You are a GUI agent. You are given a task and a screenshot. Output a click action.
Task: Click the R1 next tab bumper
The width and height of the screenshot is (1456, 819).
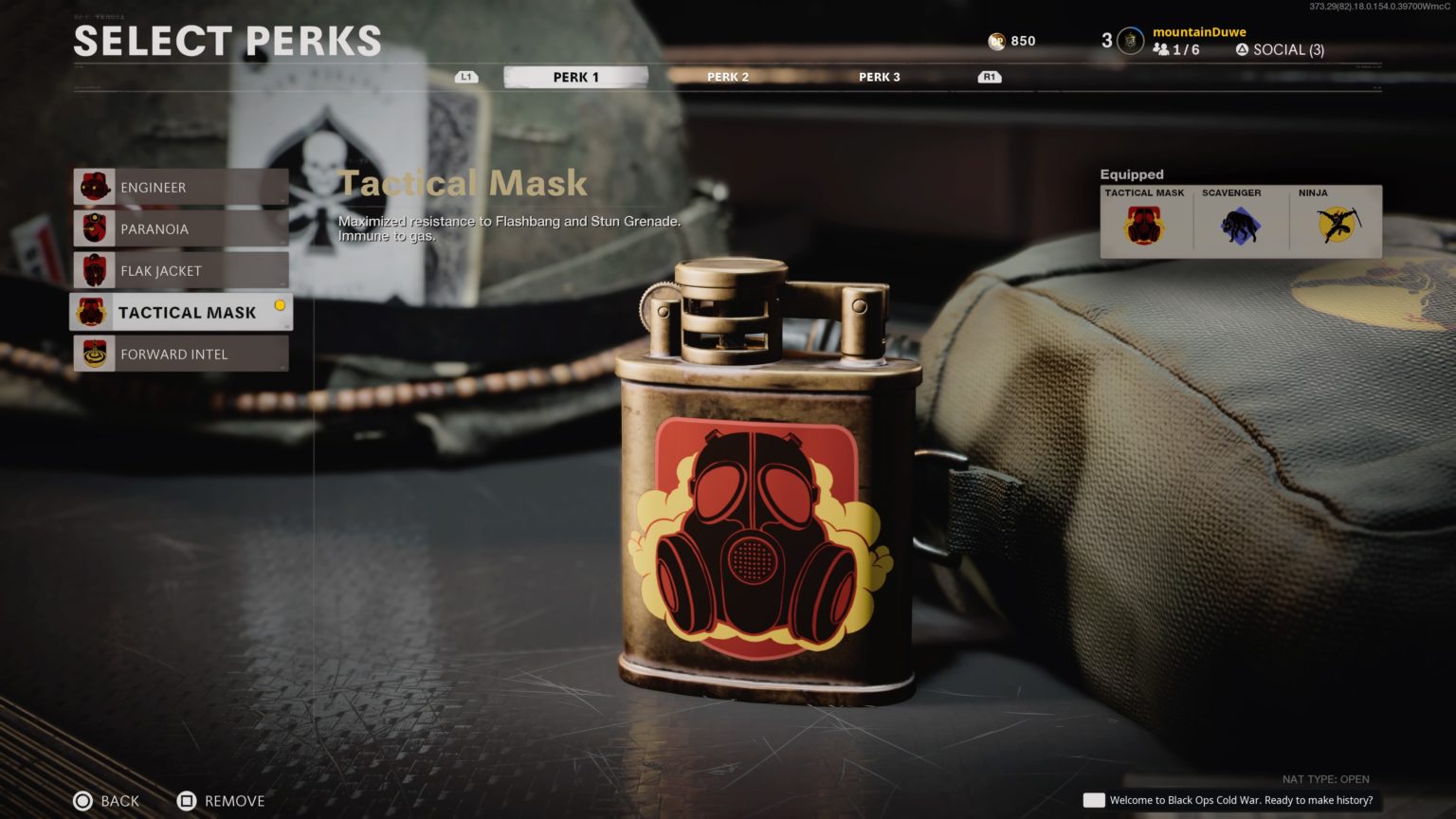pos(988,76)
